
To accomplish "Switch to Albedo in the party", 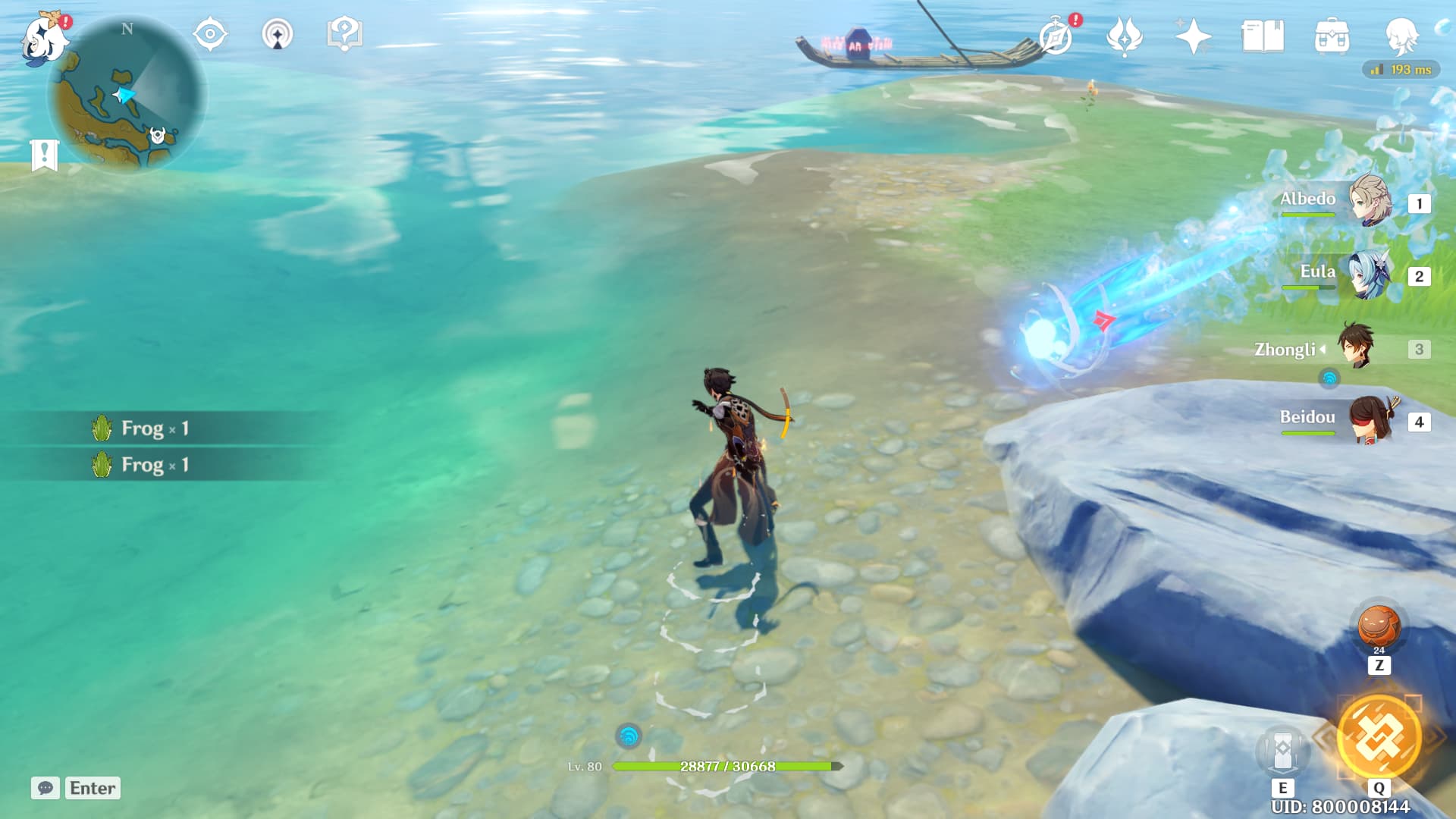I will (1370, 201).
